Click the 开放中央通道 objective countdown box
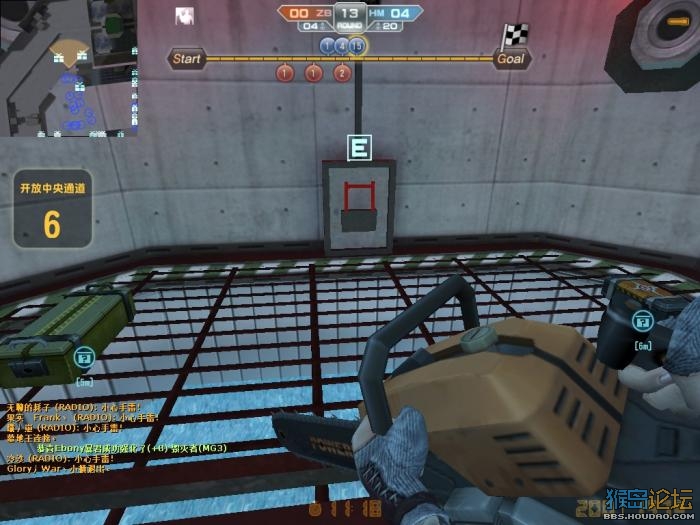Viewport: 700px width, 525px height. tap(52, 210)
